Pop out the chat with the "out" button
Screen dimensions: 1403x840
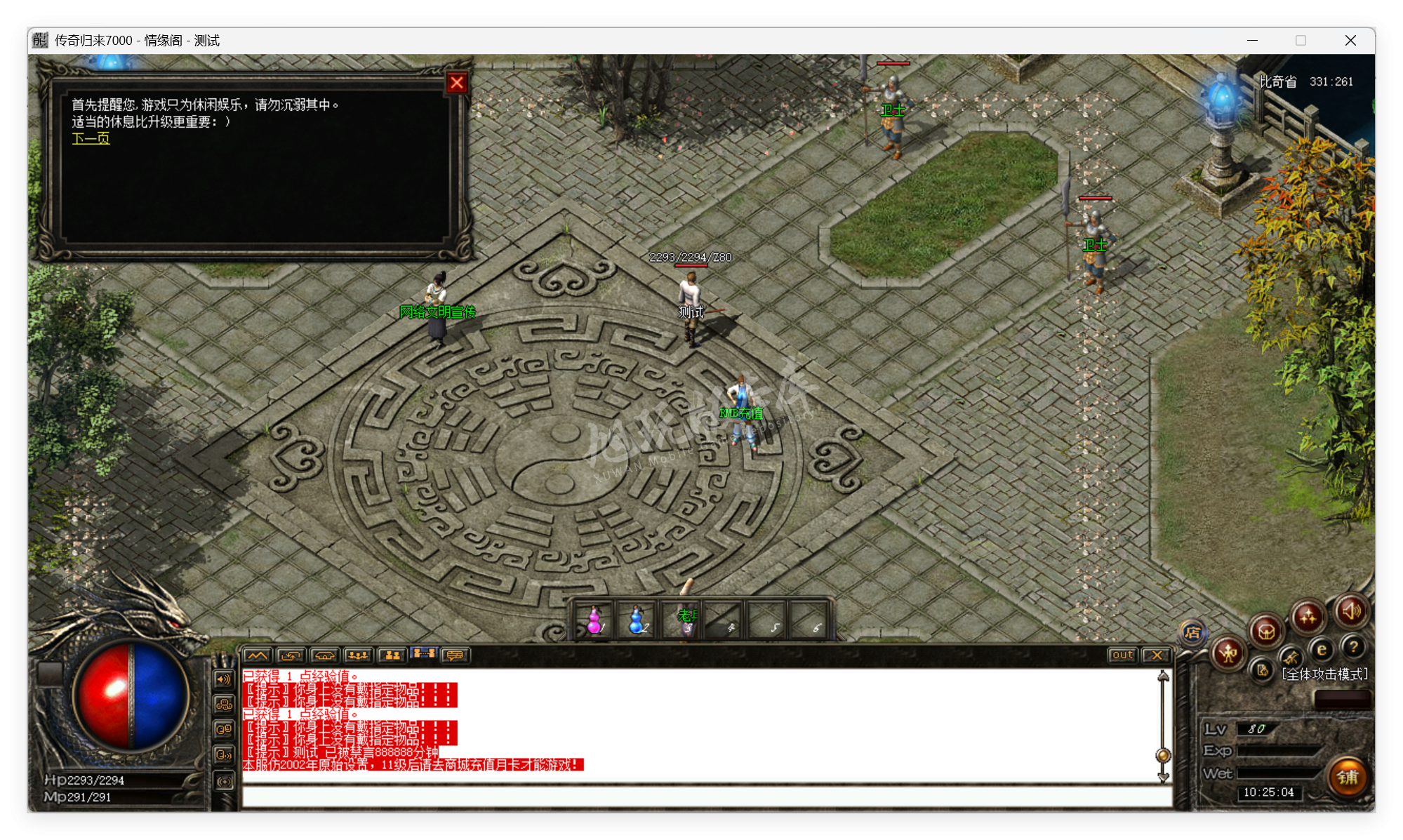(x=1122, y=655)
